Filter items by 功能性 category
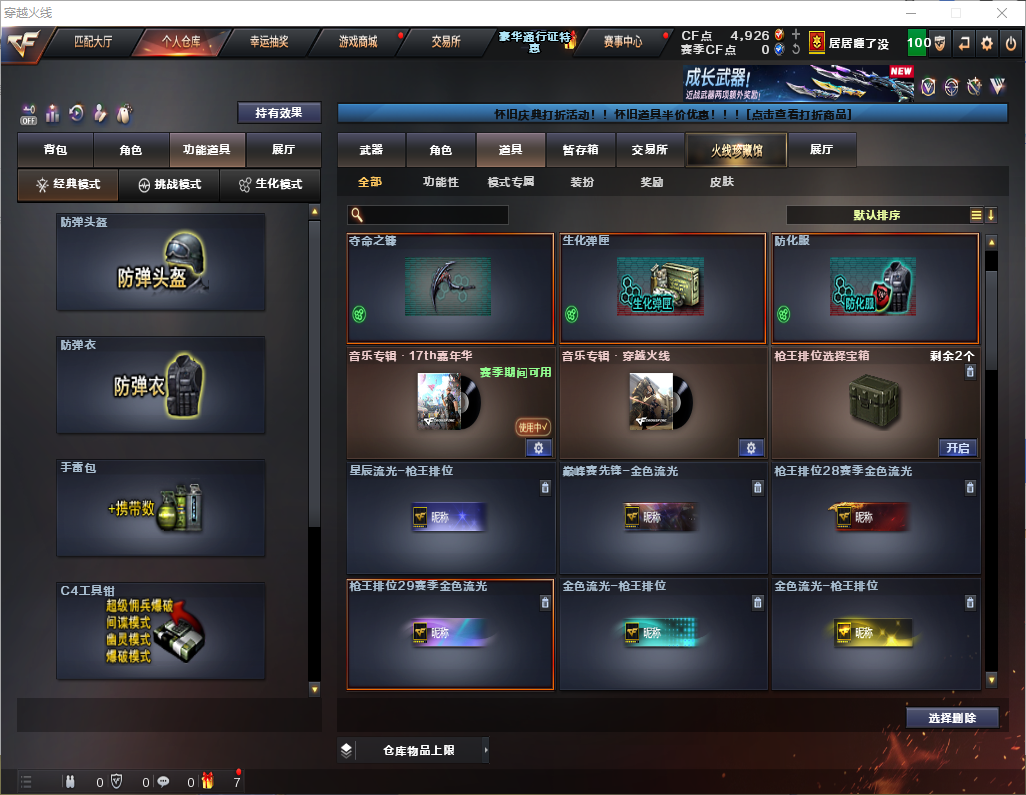Viewport: 1026px width, 795px height. point(440,182)
